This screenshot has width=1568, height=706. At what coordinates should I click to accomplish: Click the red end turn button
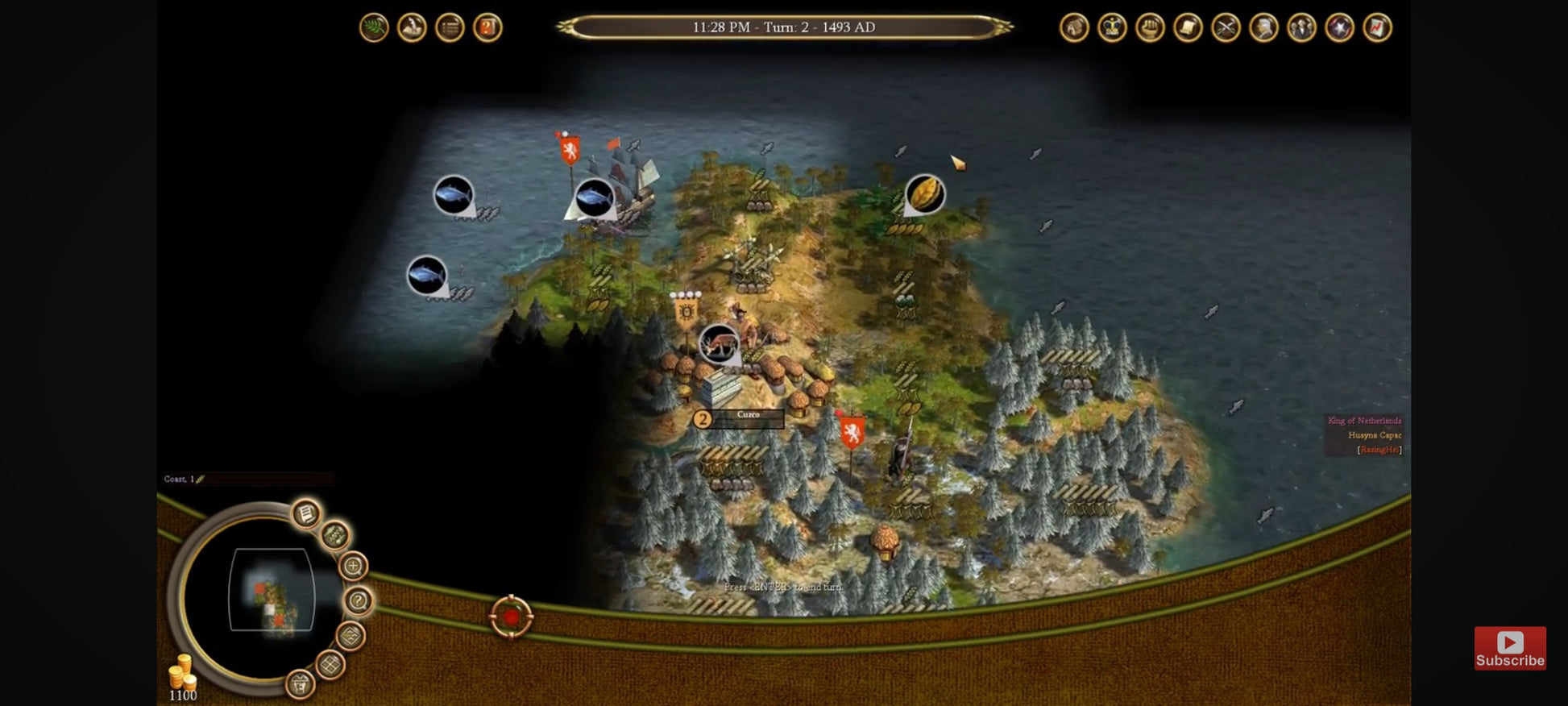click(511, 617)
